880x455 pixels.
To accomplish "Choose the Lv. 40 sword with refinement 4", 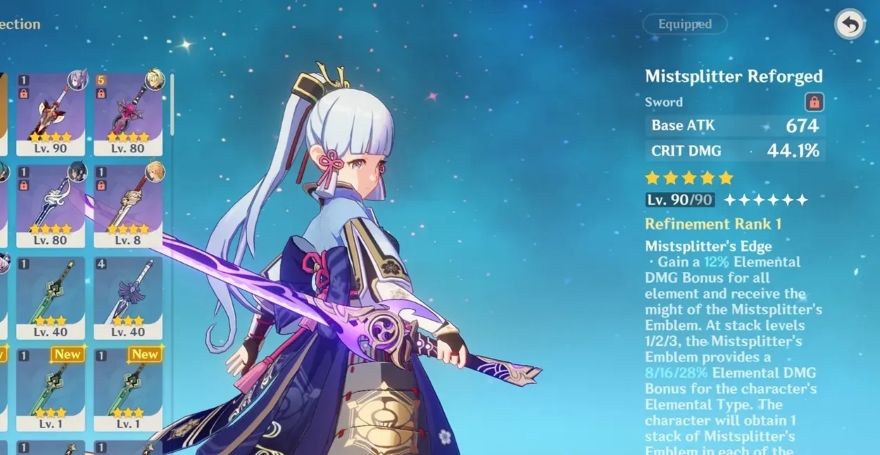I will pyautogui.click(x=128, y=297).
